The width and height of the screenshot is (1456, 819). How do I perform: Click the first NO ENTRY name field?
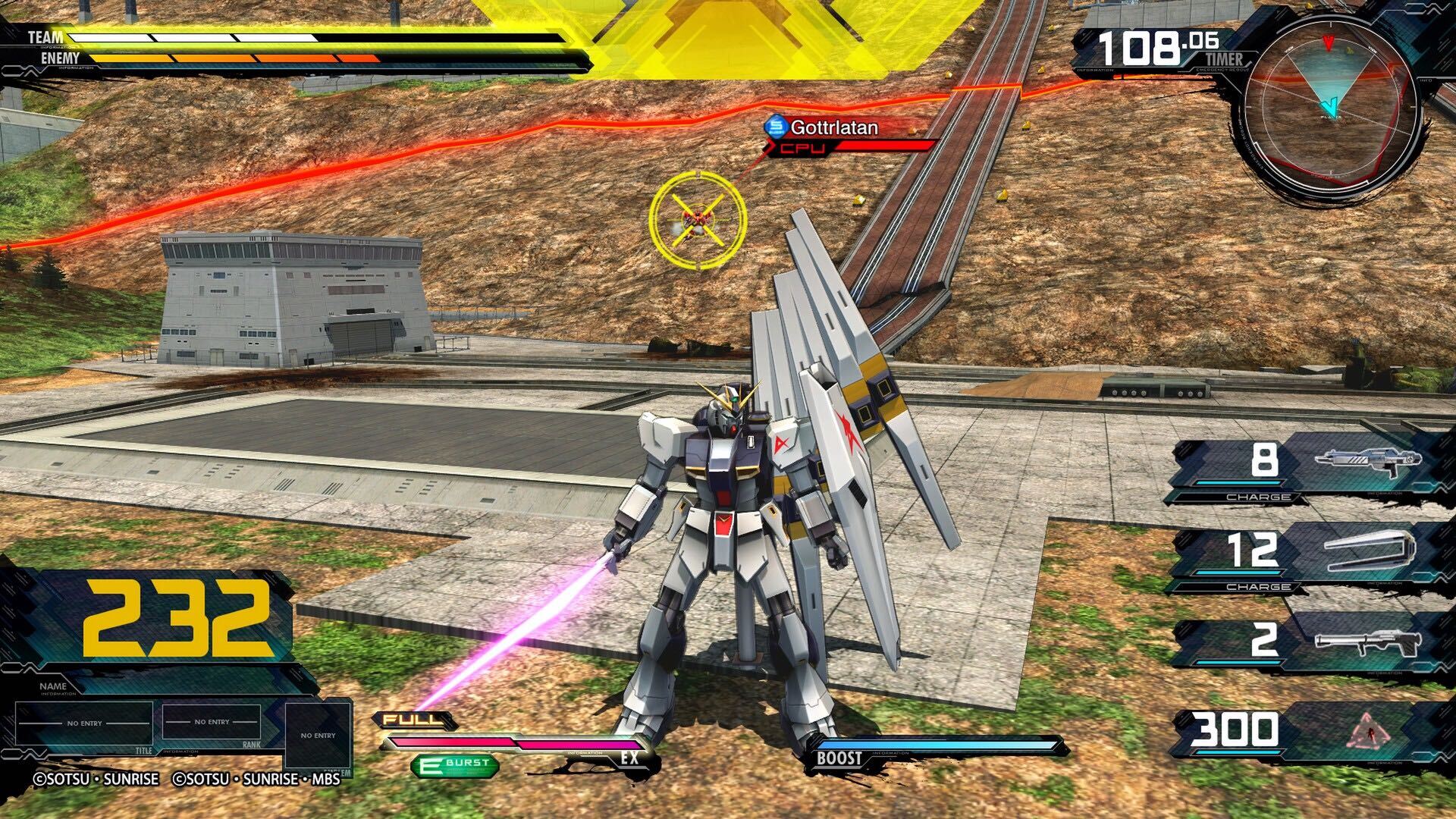point(83,722)
